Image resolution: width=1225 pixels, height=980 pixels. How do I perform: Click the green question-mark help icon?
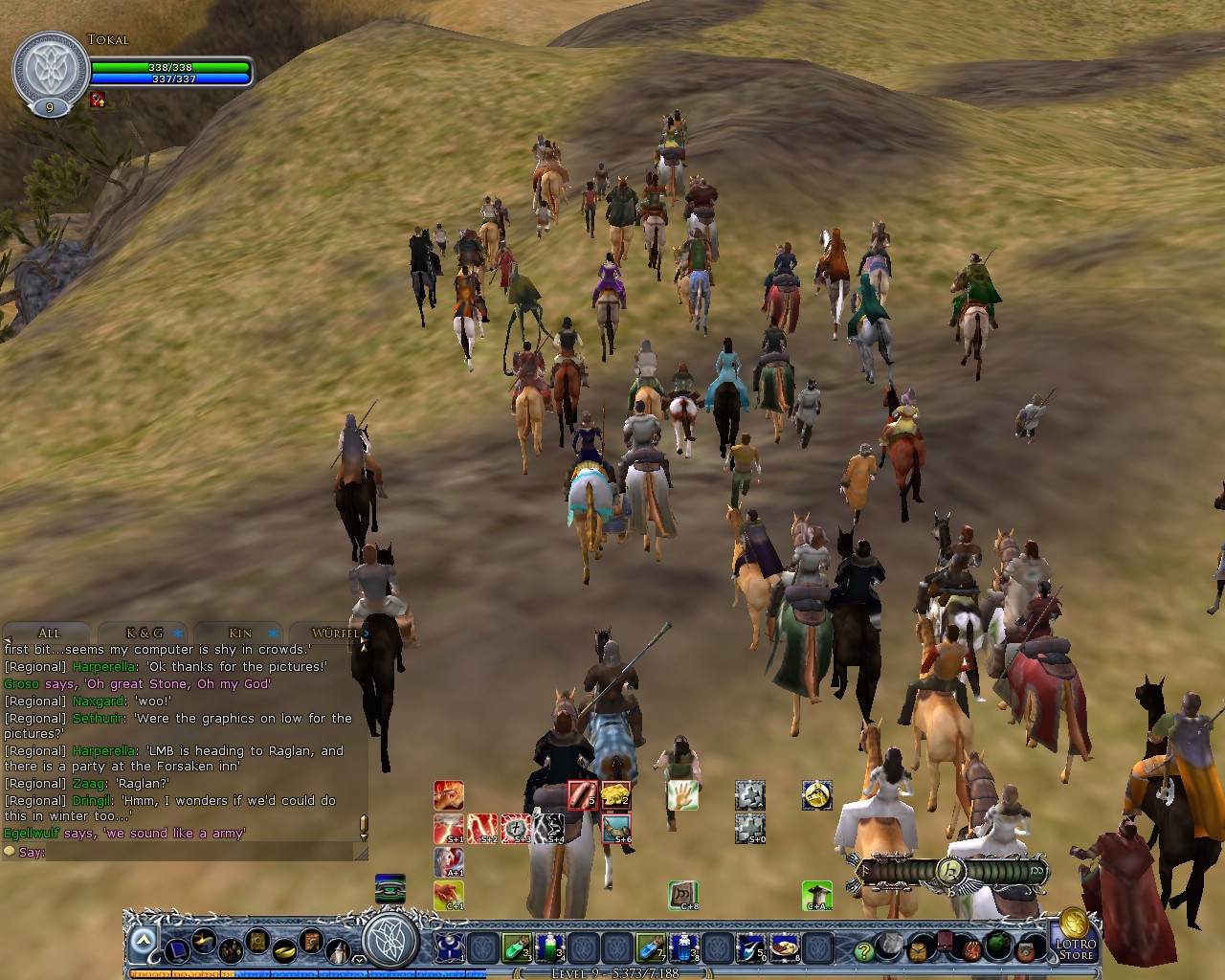click(x=863, y=950)
